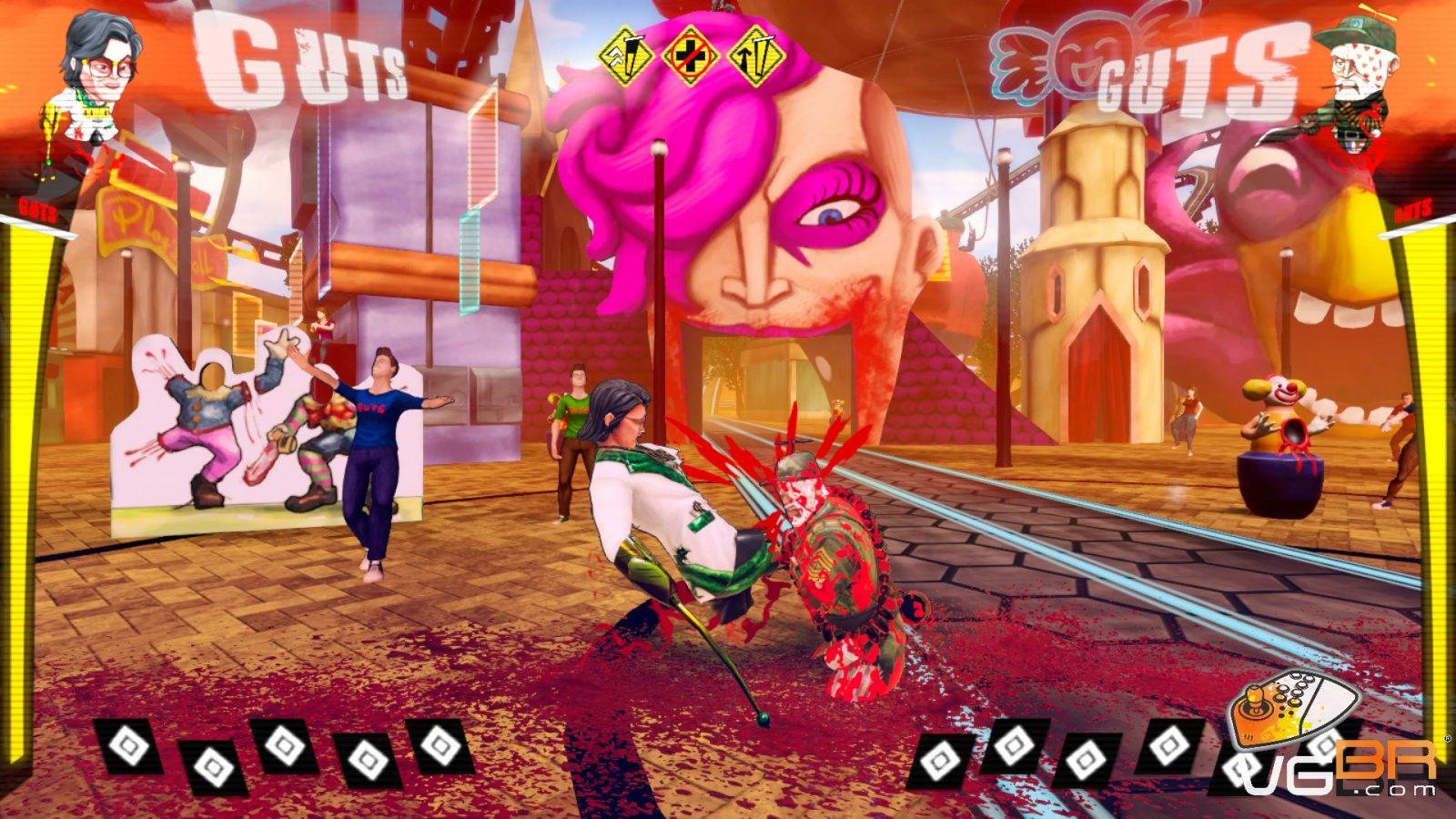Click the crossed-out plus sign modifier icon
The width and height of the screenshot is (1456, 819).
[691, 56]
